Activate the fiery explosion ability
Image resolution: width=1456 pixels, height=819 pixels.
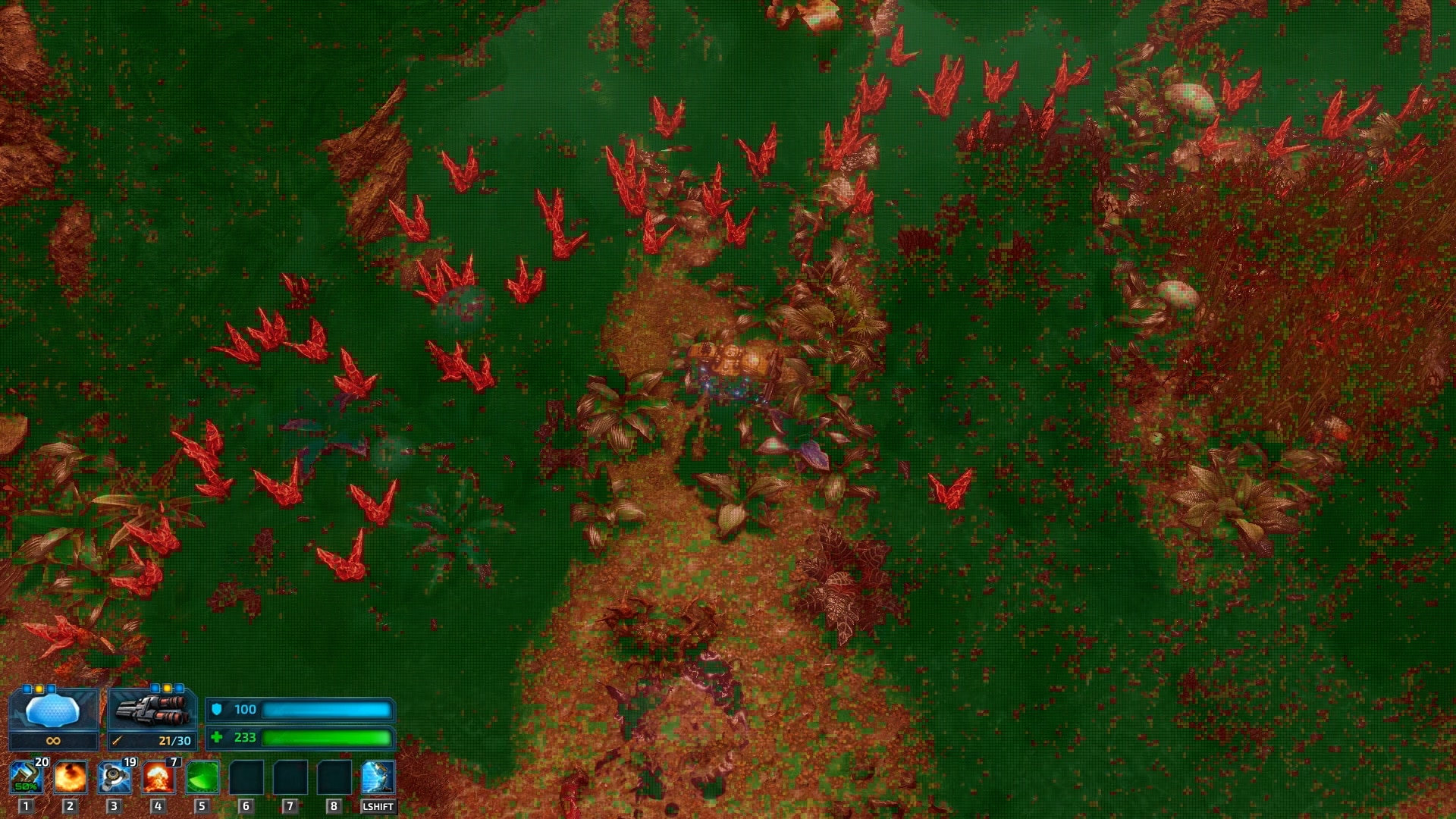point(70,777)
